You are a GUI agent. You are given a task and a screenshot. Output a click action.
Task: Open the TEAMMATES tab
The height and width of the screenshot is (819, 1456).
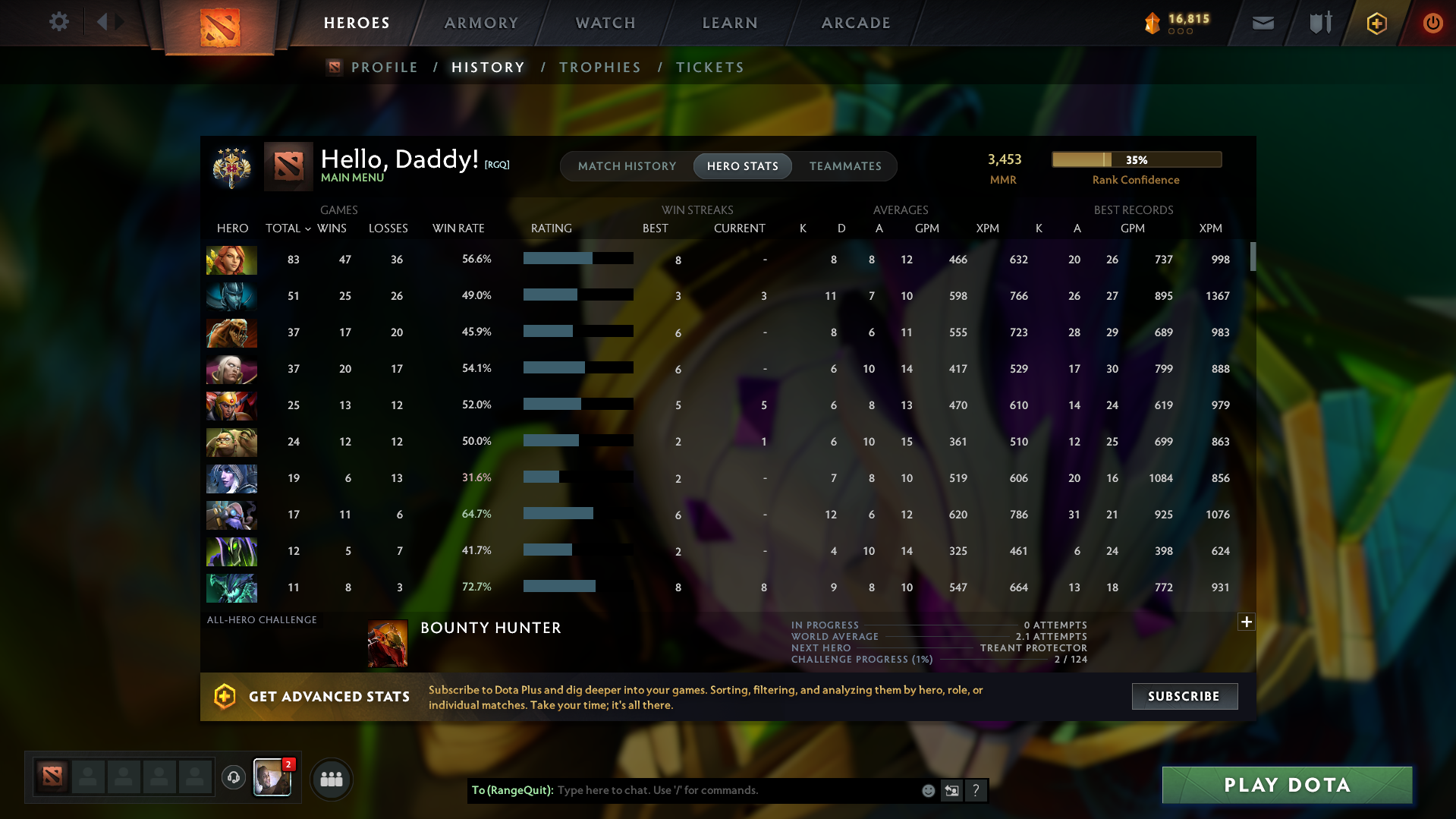pos(845,166)
